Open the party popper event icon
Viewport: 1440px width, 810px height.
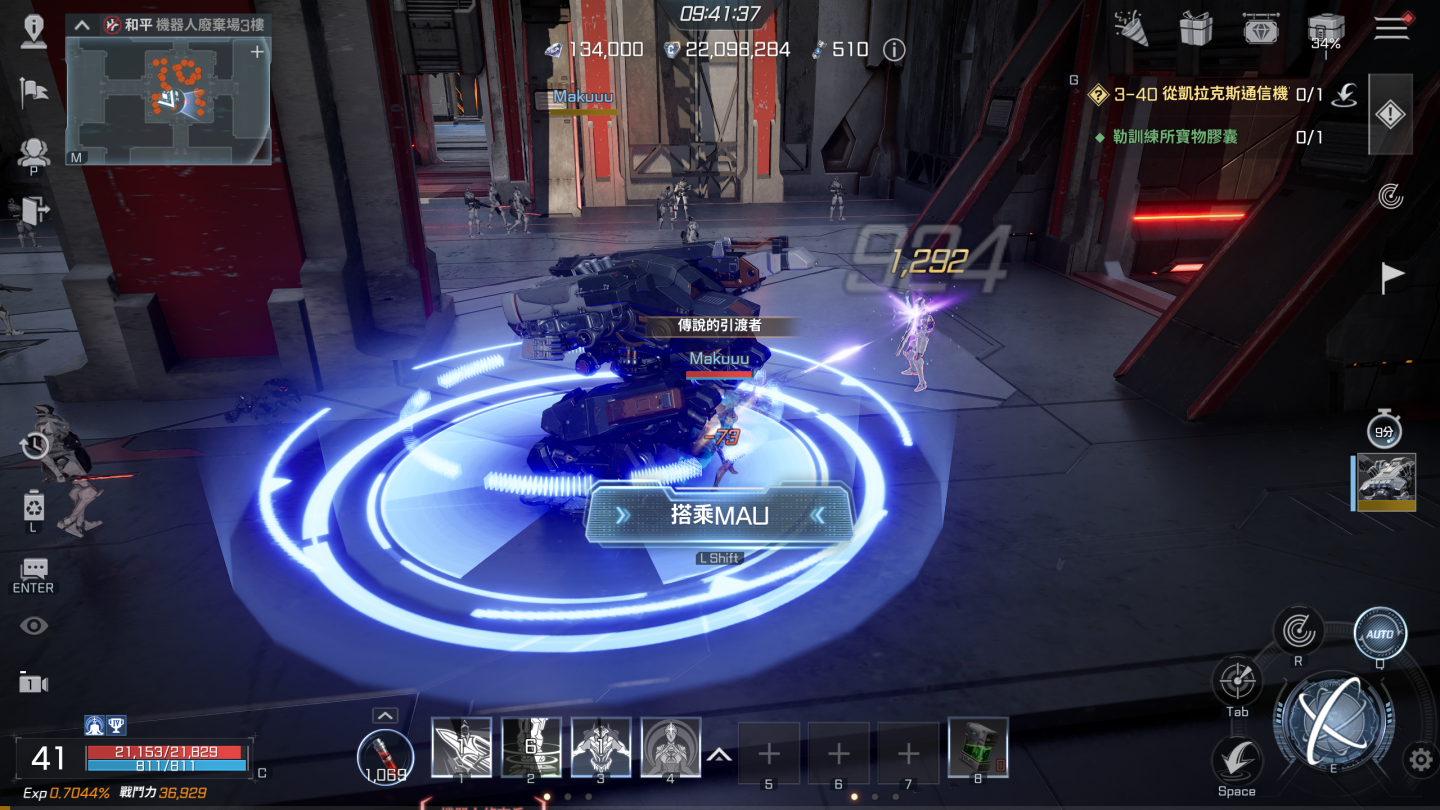[x=1132, y=29]
